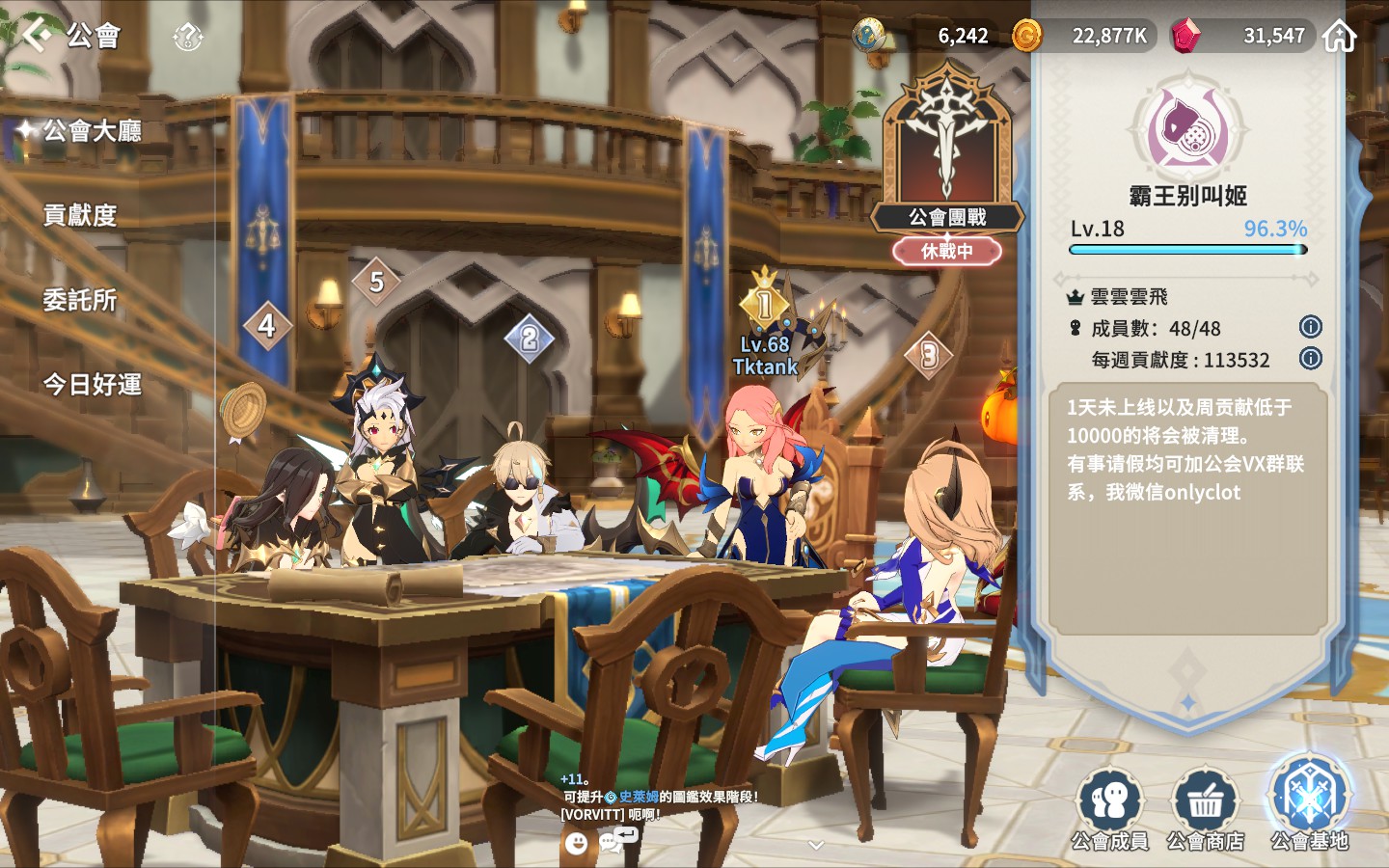This screenshot has height=868, width=1389.
Task: Open the 公會商店 guild shop
Action: (x=1205, y=808)
